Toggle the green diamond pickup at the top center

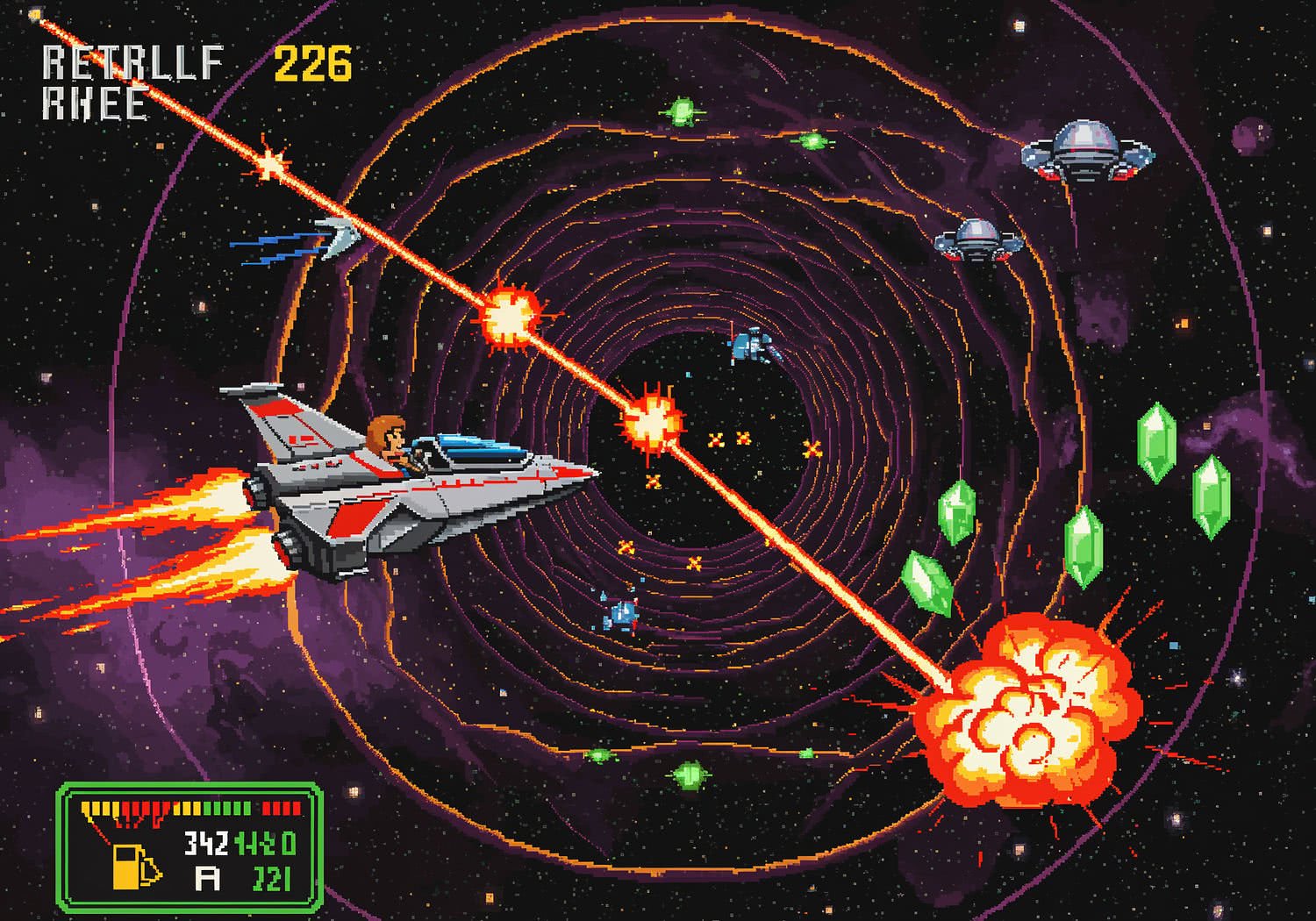[x=683, y=111]
